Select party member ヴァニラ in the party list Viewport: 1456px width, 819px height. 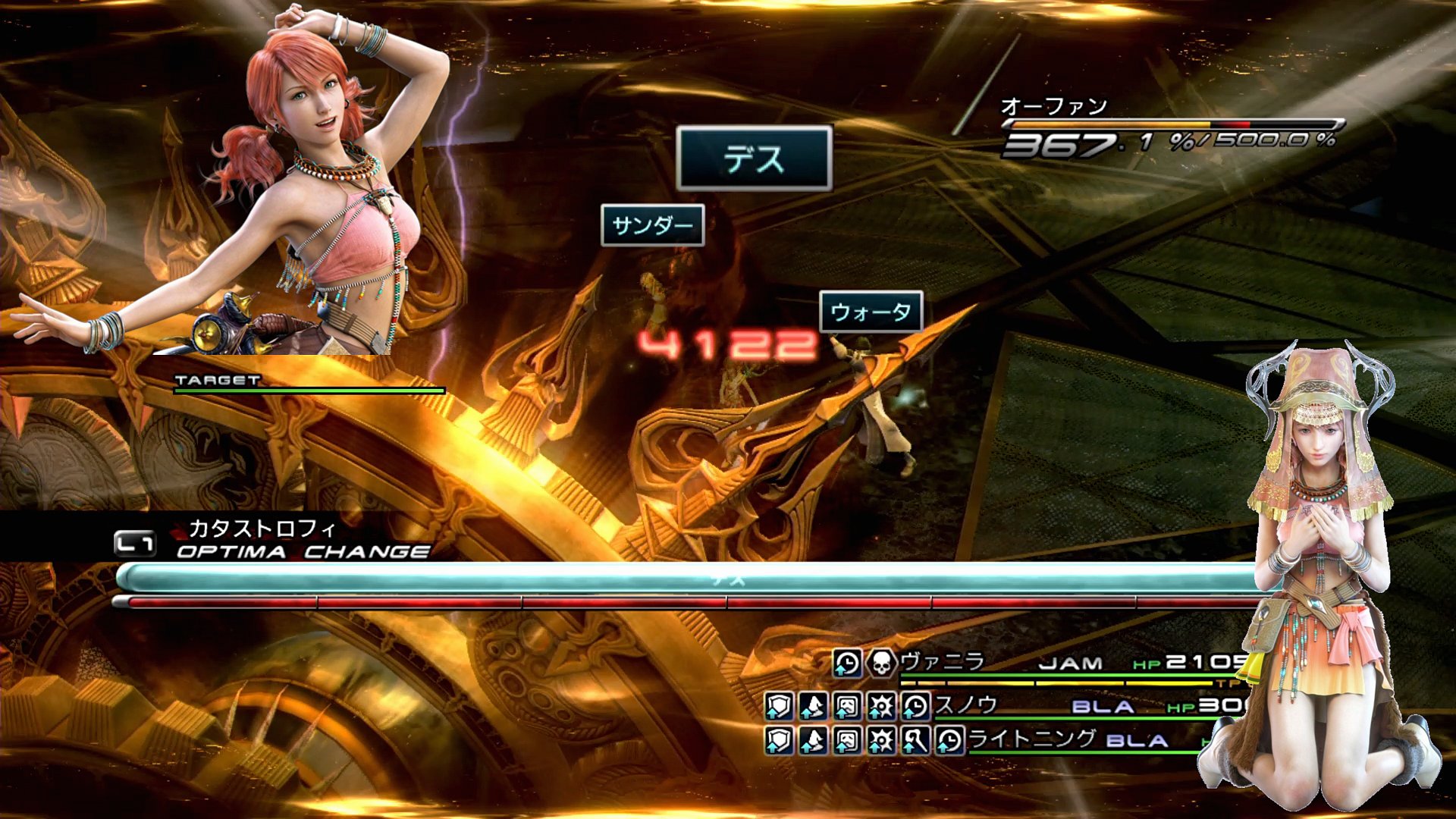tap(942, 662)
